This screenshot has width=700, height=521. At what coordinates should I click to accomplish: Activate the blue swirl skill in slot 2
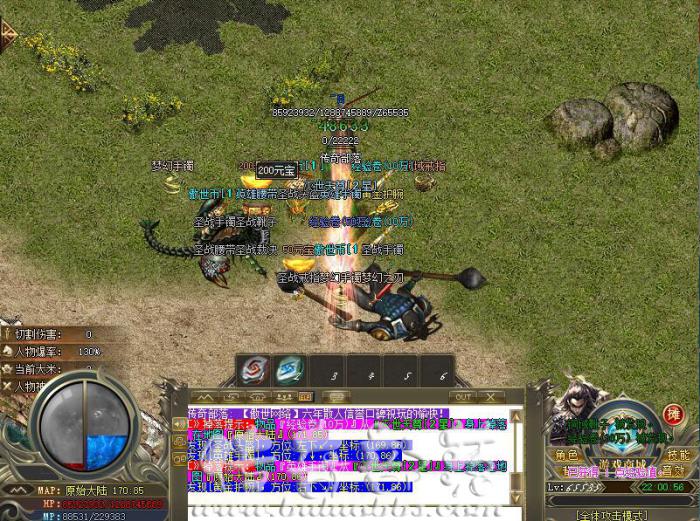pyautogui.click(x=289, y=371)
